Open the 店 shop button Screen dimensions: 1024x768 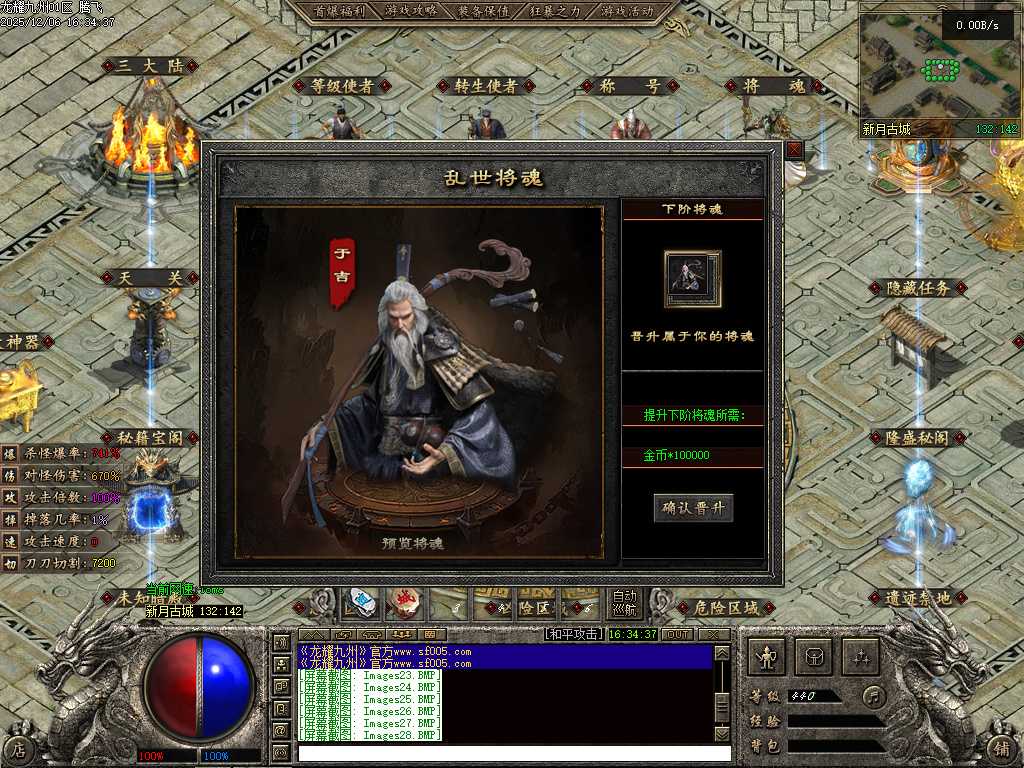[x=18, y=748]
